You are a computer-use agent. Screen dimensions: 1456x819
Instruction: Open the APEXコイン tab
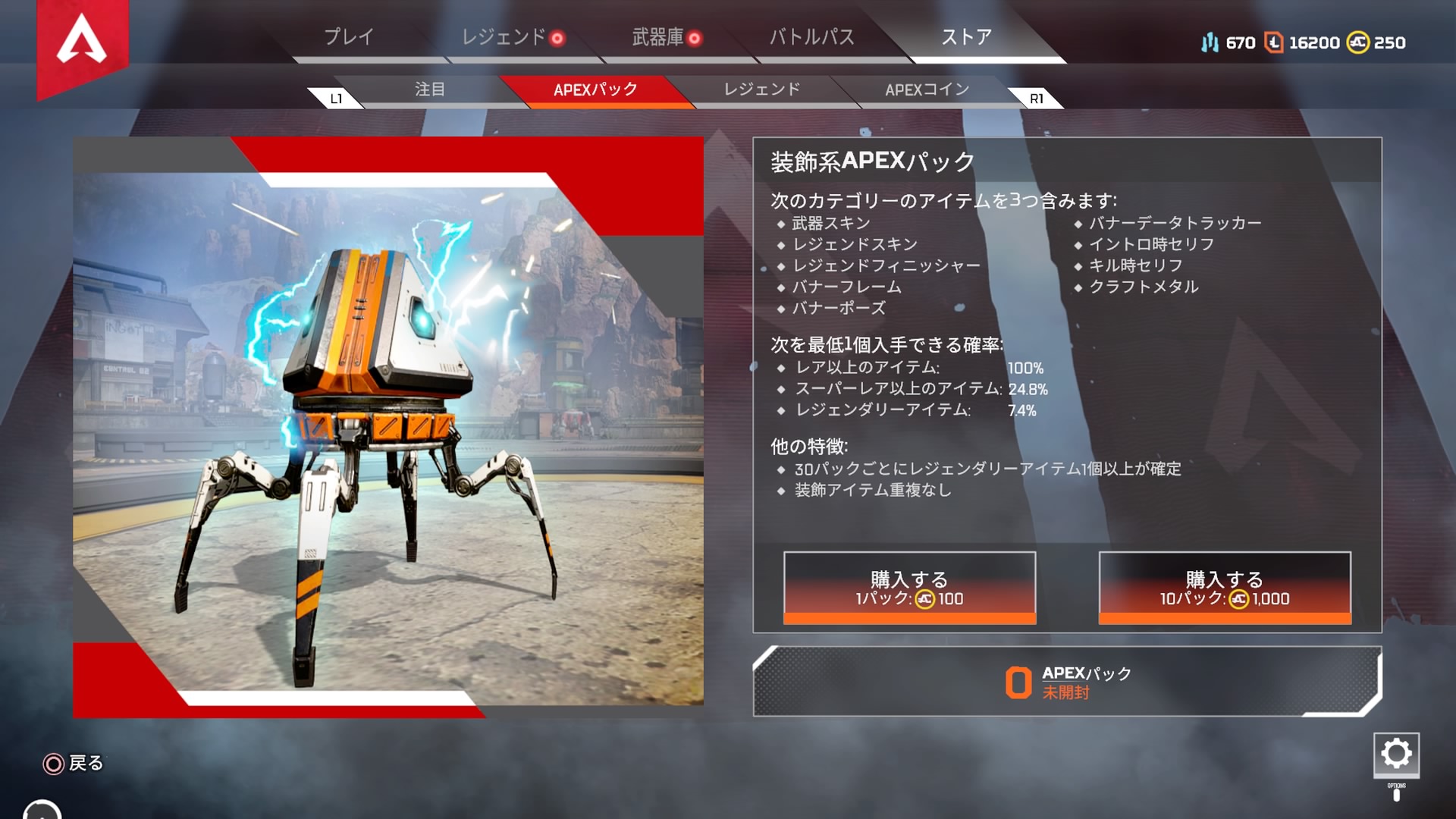tap(927, 89)
